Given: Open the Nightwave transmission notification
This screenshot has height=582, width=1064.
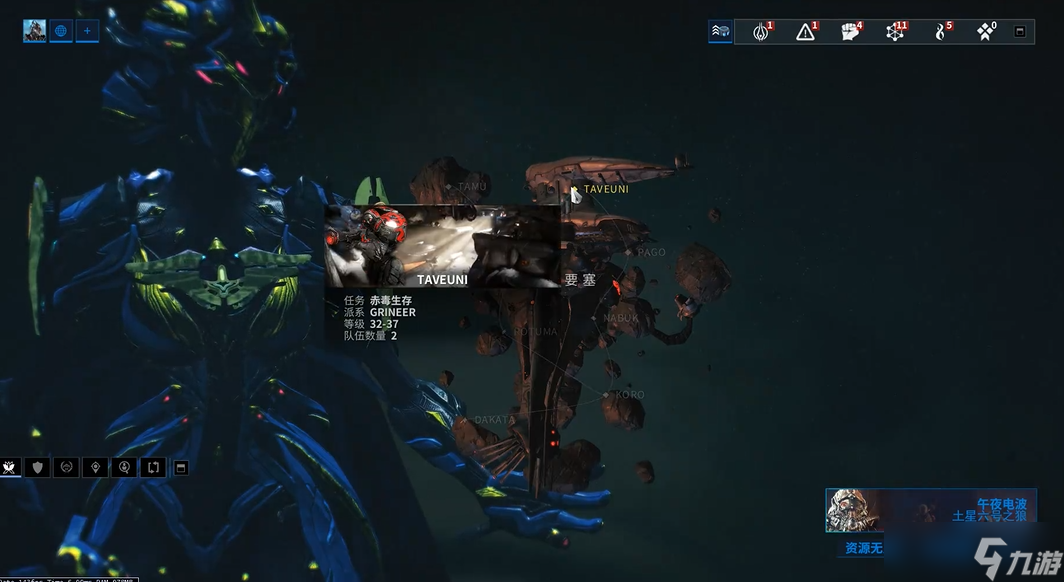Looking at the screenshot, I should 930,510.
